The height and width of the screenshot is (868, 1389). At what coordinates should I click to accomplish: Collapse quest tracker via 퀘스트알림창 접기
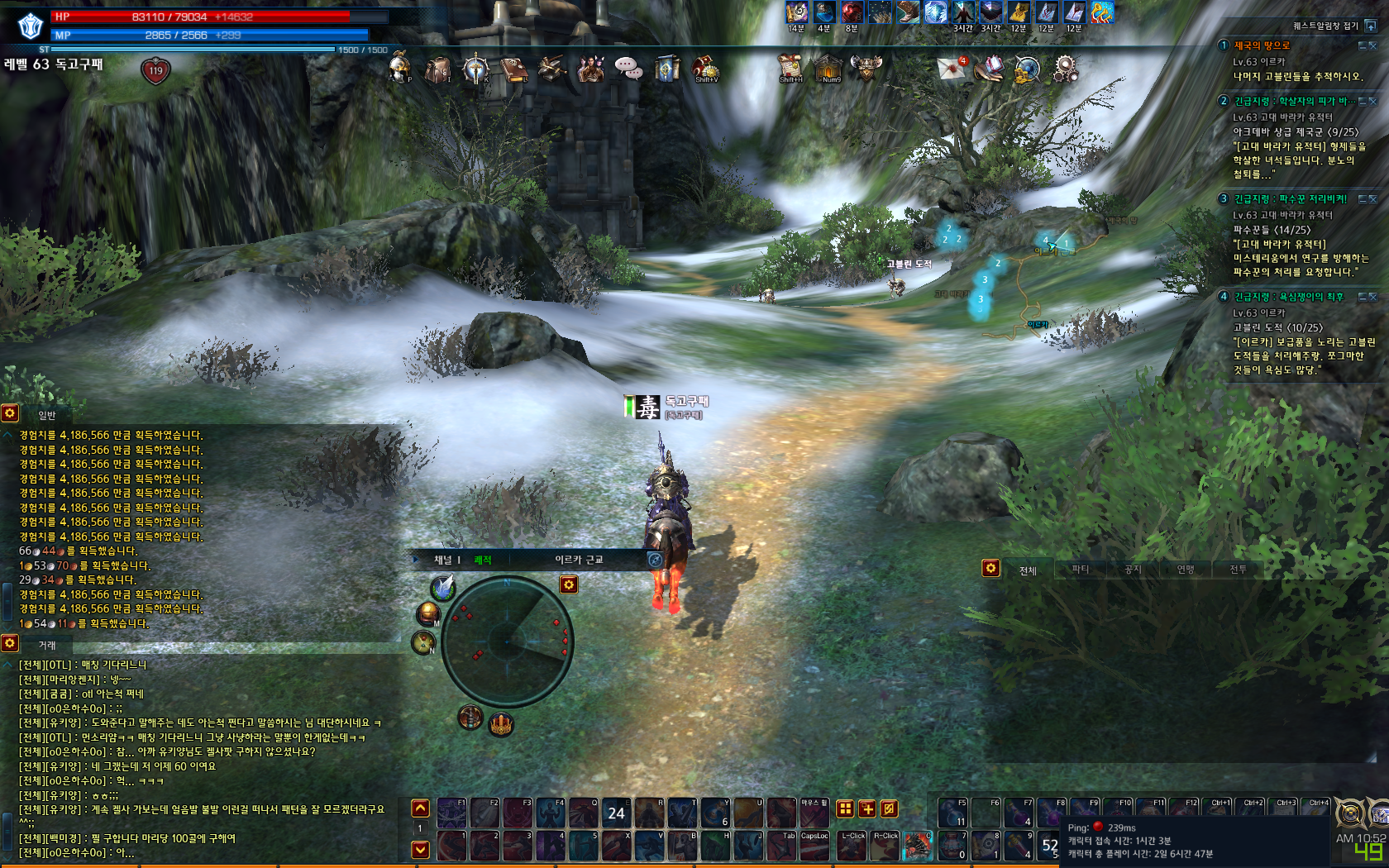point(1371,26)
